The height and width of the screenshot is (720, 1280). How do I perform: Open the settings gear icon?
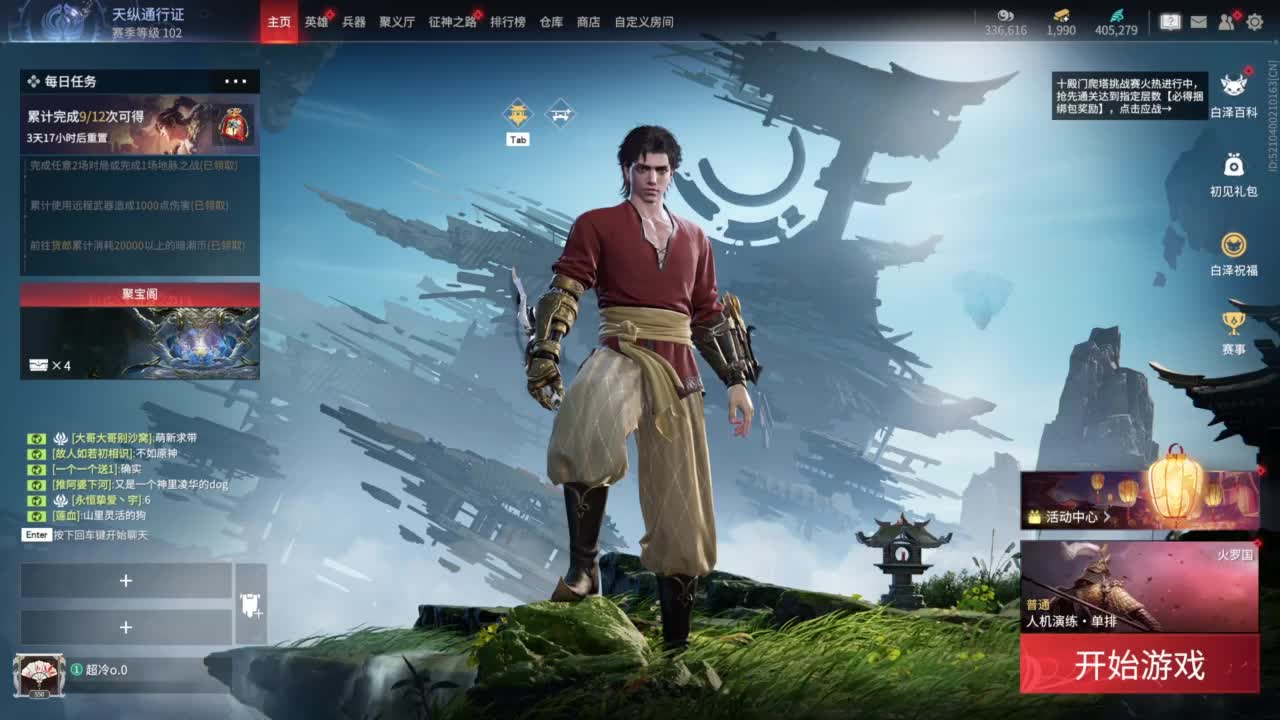click(1255, 22)
